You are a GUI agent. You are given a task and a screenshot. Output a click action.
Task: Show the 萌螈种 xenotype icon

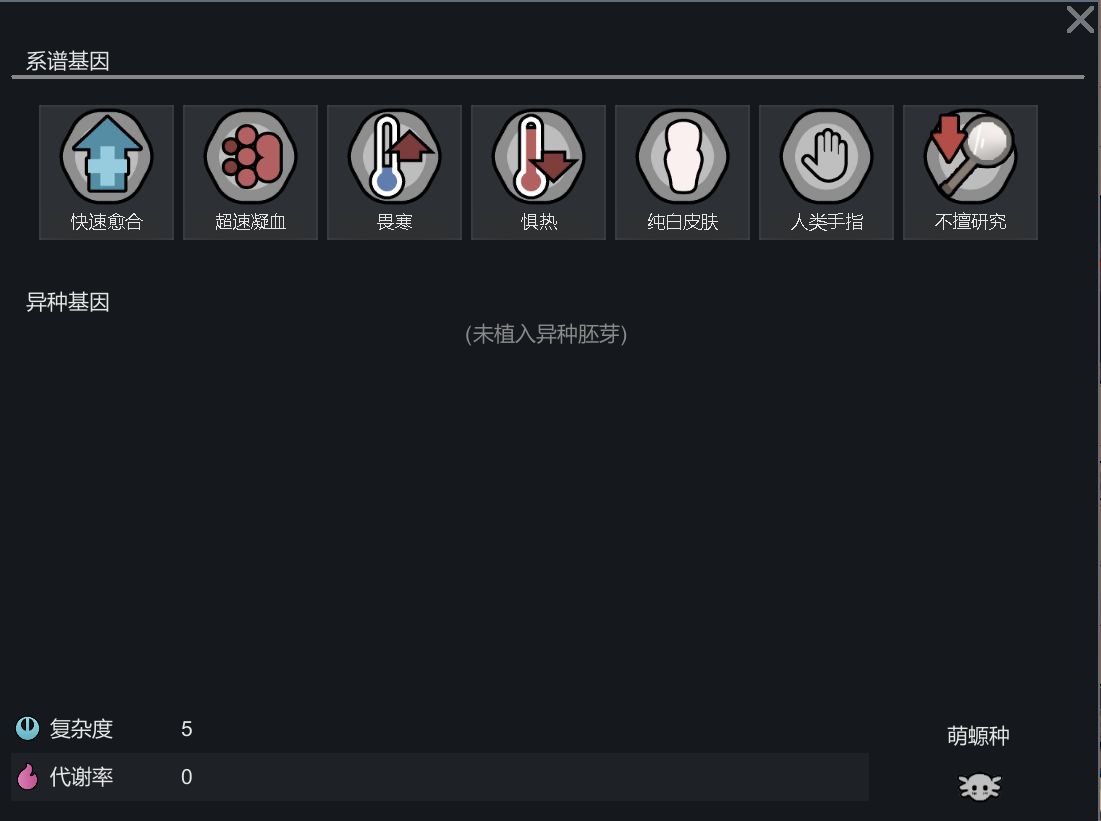[979, 787]
